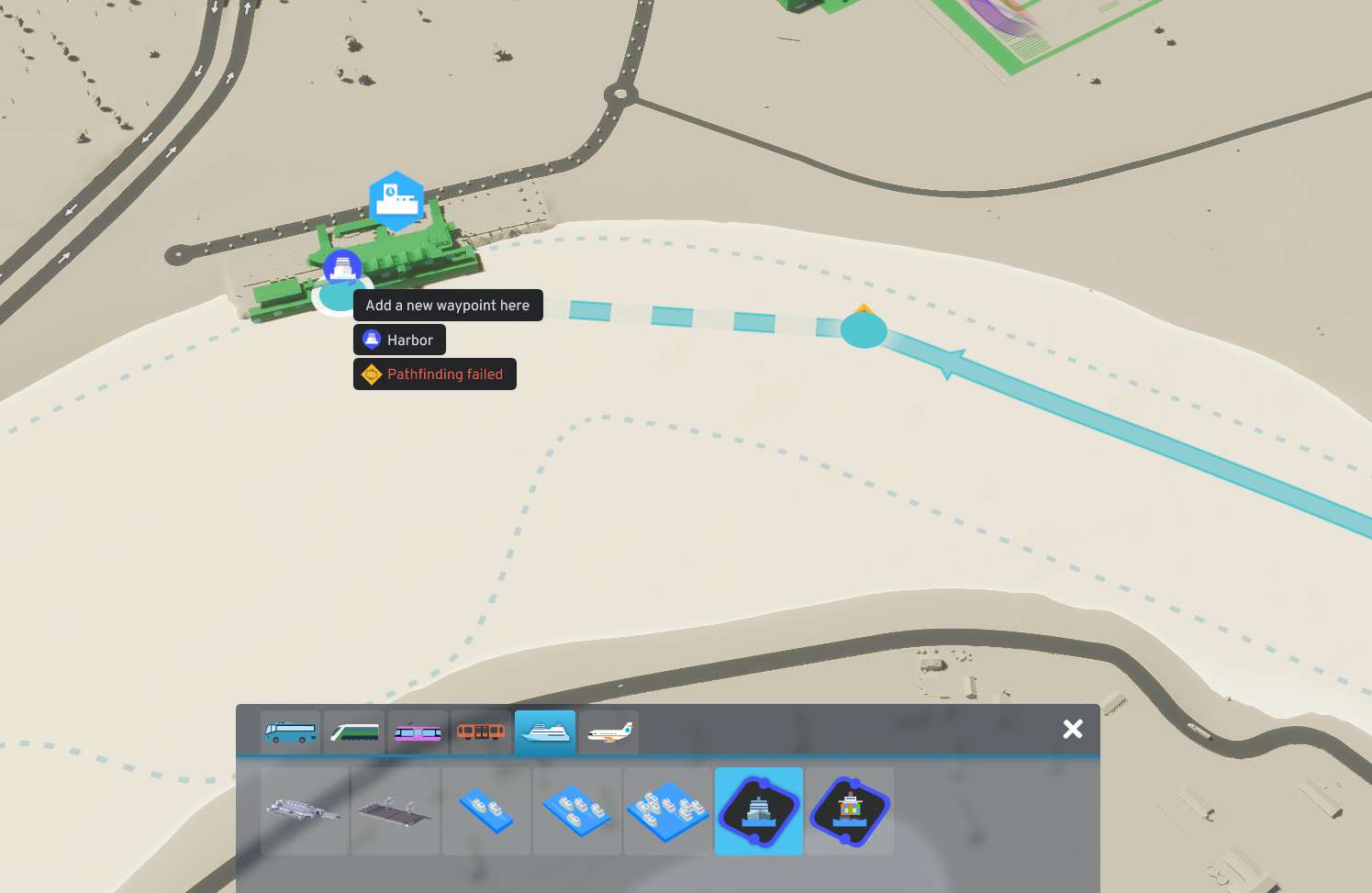The height and width of the screenshot is (893, 1372).
Task: Open the Tram transit category
Action: pyautogui.click(x=418, y=731)
